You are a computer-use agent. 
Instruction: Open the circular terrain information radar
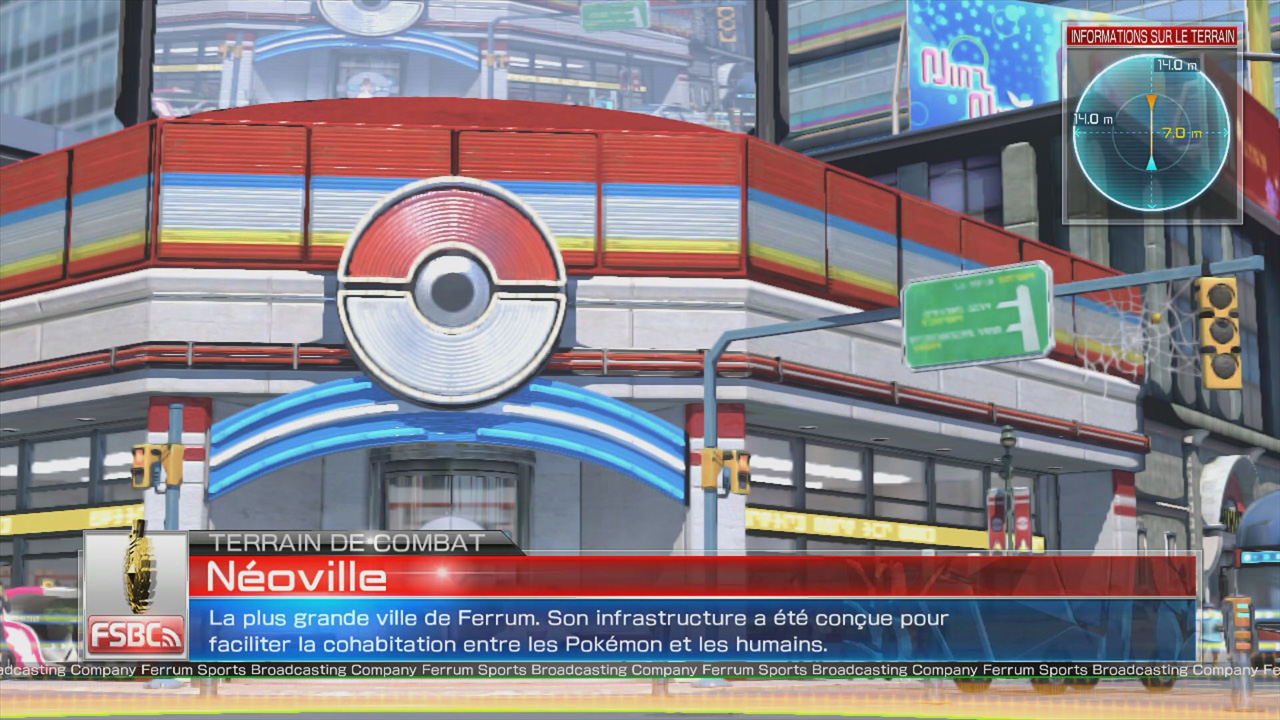click(1151, 132)
